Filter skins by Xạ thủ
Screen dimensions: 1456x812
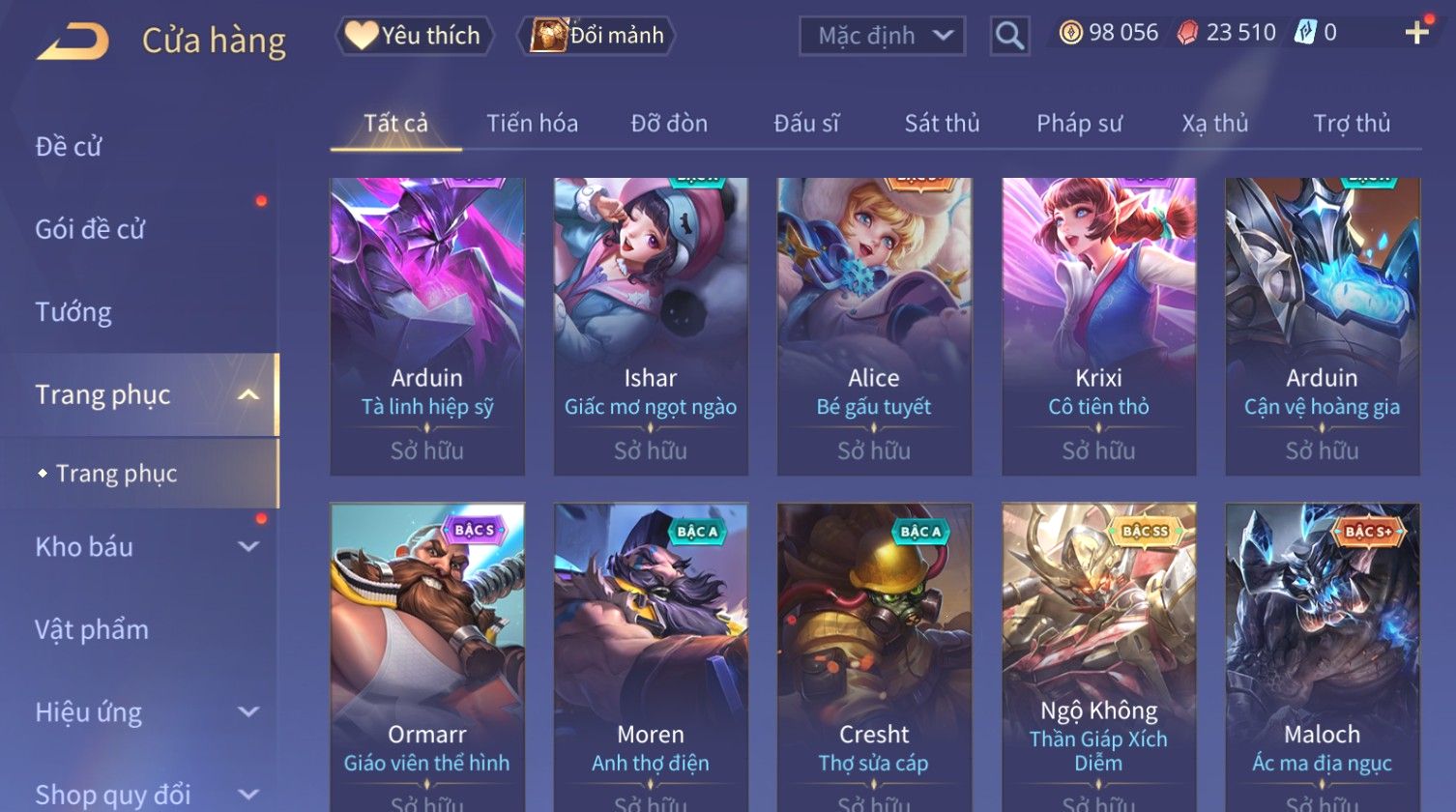pyautogui.click(x=1214, y=124)
